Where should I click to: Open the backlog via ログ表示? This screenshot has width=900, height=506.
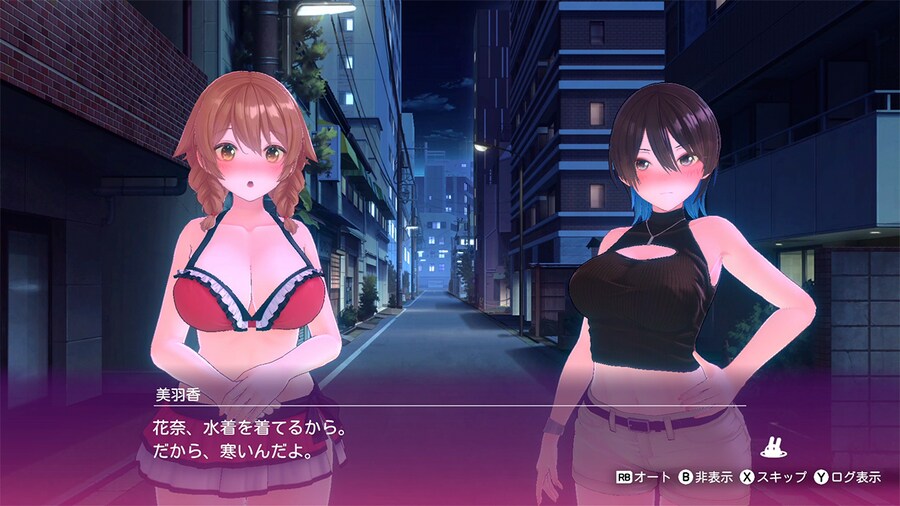(847, 478)
